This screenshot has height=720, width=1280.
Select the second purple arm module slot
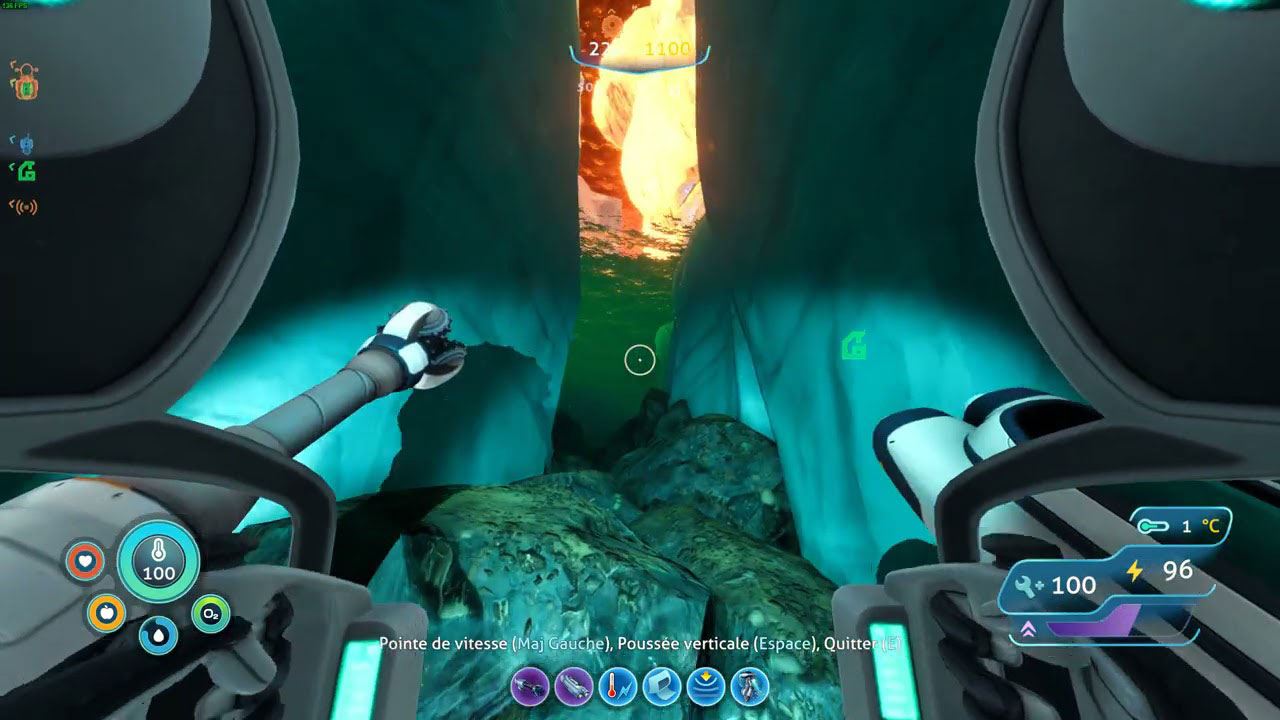[x=573, y=687]
